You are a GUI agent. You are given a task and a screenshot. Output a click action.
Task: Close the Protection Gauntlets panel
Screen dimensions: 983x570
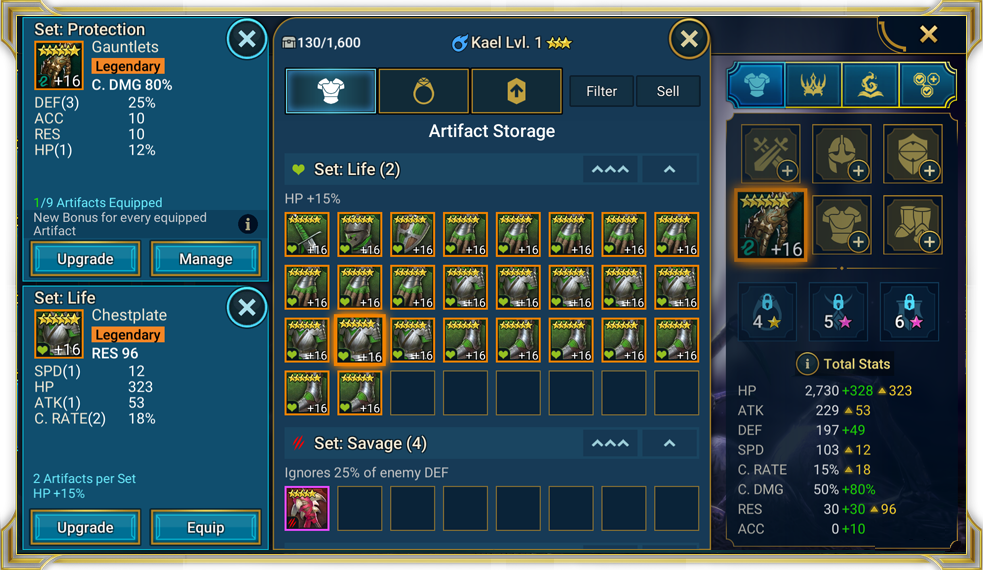(246, 40)
